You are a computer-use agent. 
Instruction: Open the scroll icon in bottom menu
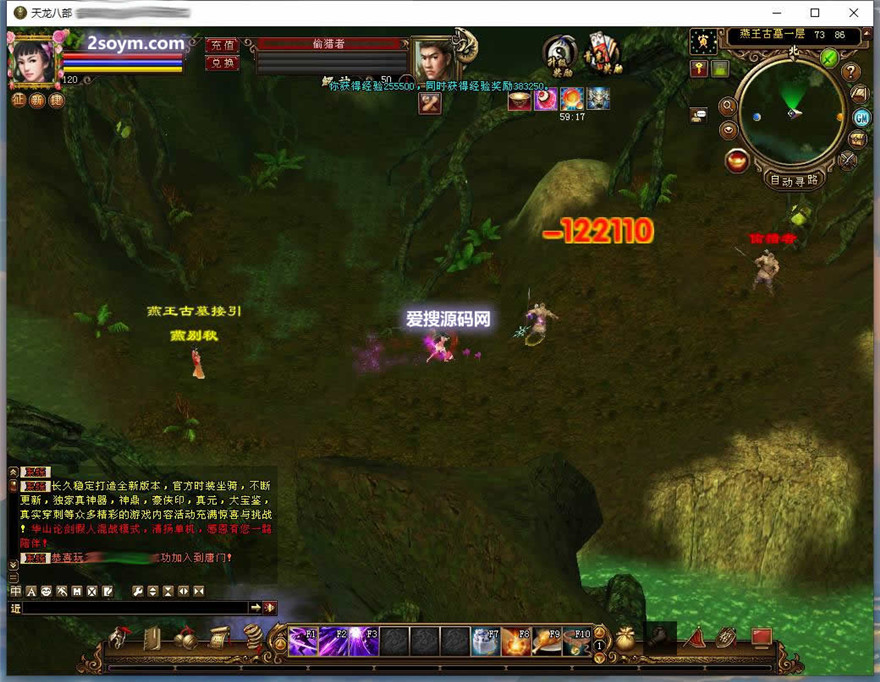(218, 637)
